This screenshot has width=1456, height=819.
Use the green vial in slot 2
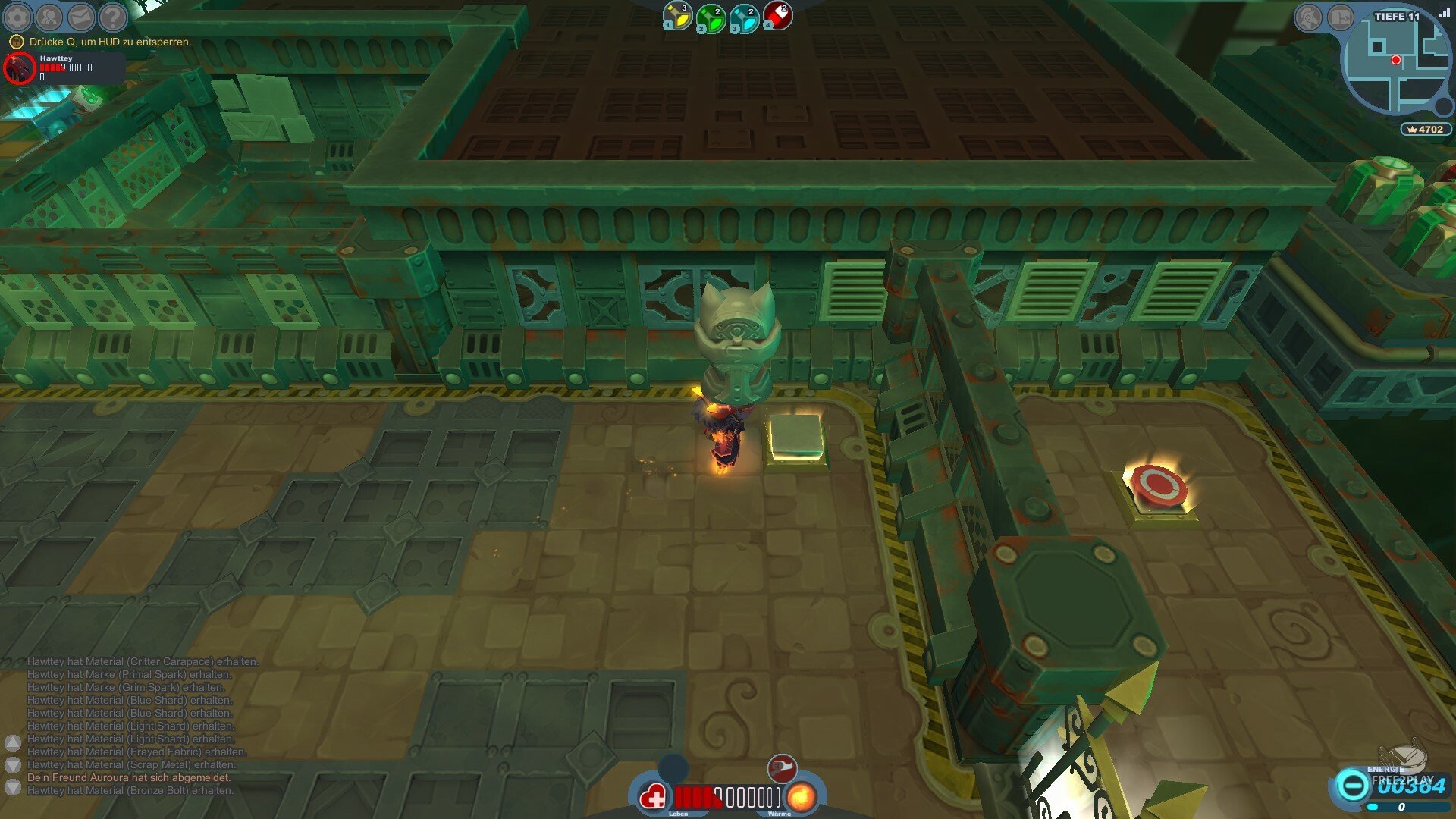pyautogui.click(x=711, y=18)
